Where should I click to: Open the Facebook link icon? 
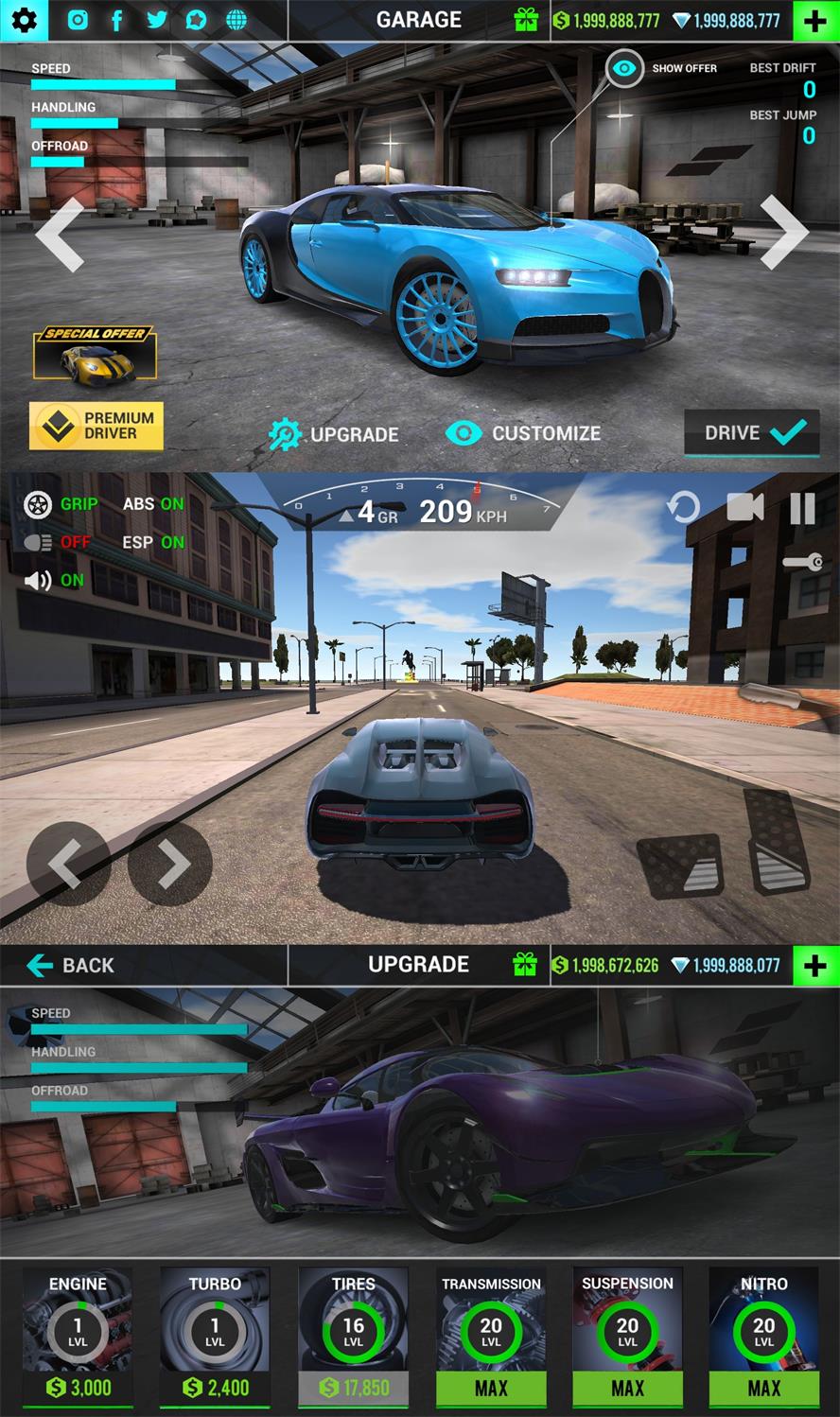pyautogui.click(x=117, y=20)
